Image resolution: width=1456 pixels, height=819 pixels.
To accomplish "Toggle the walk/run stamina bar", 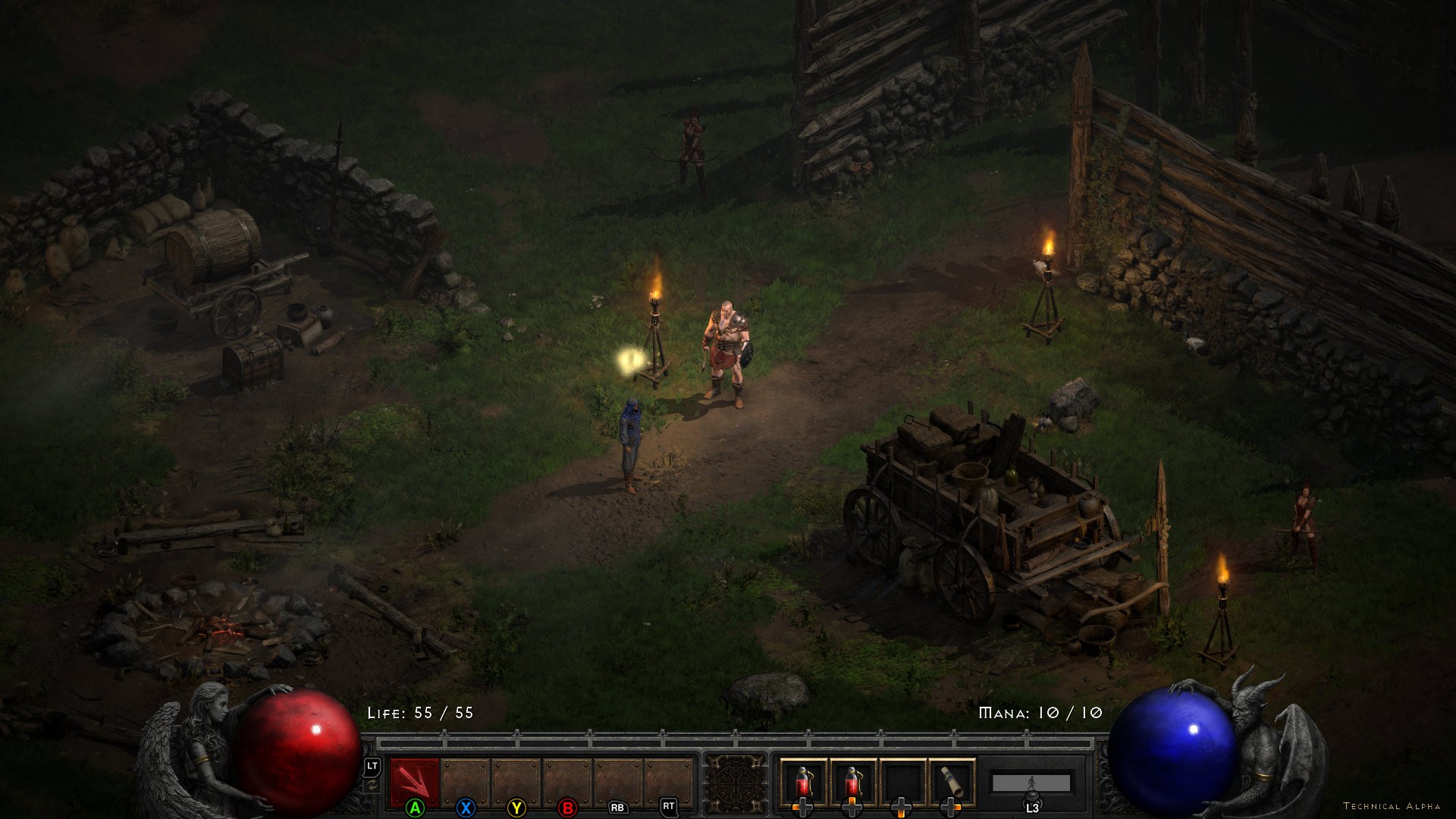I will coord(1031,783).
